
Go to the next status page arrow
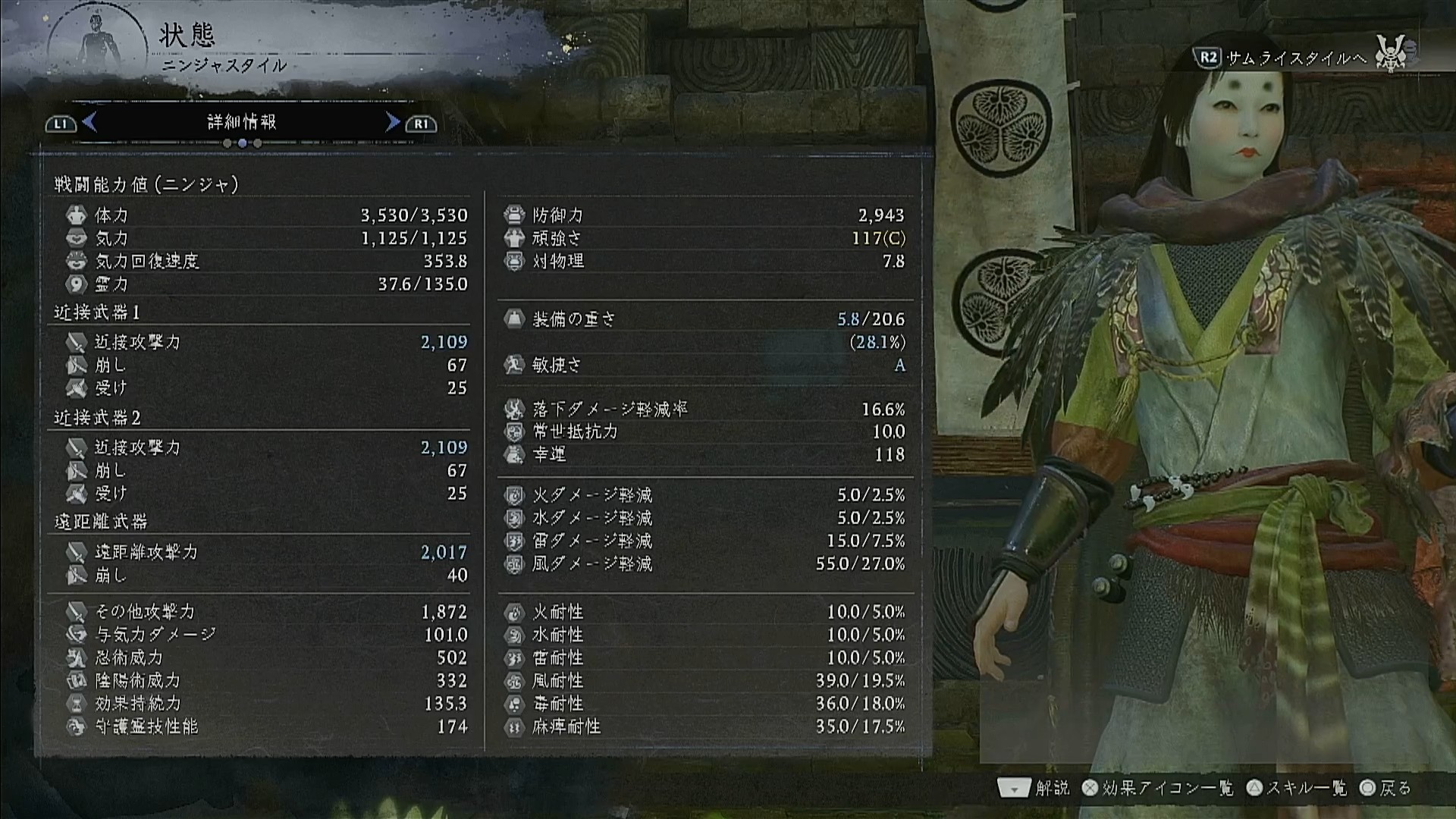pos(392,122)
